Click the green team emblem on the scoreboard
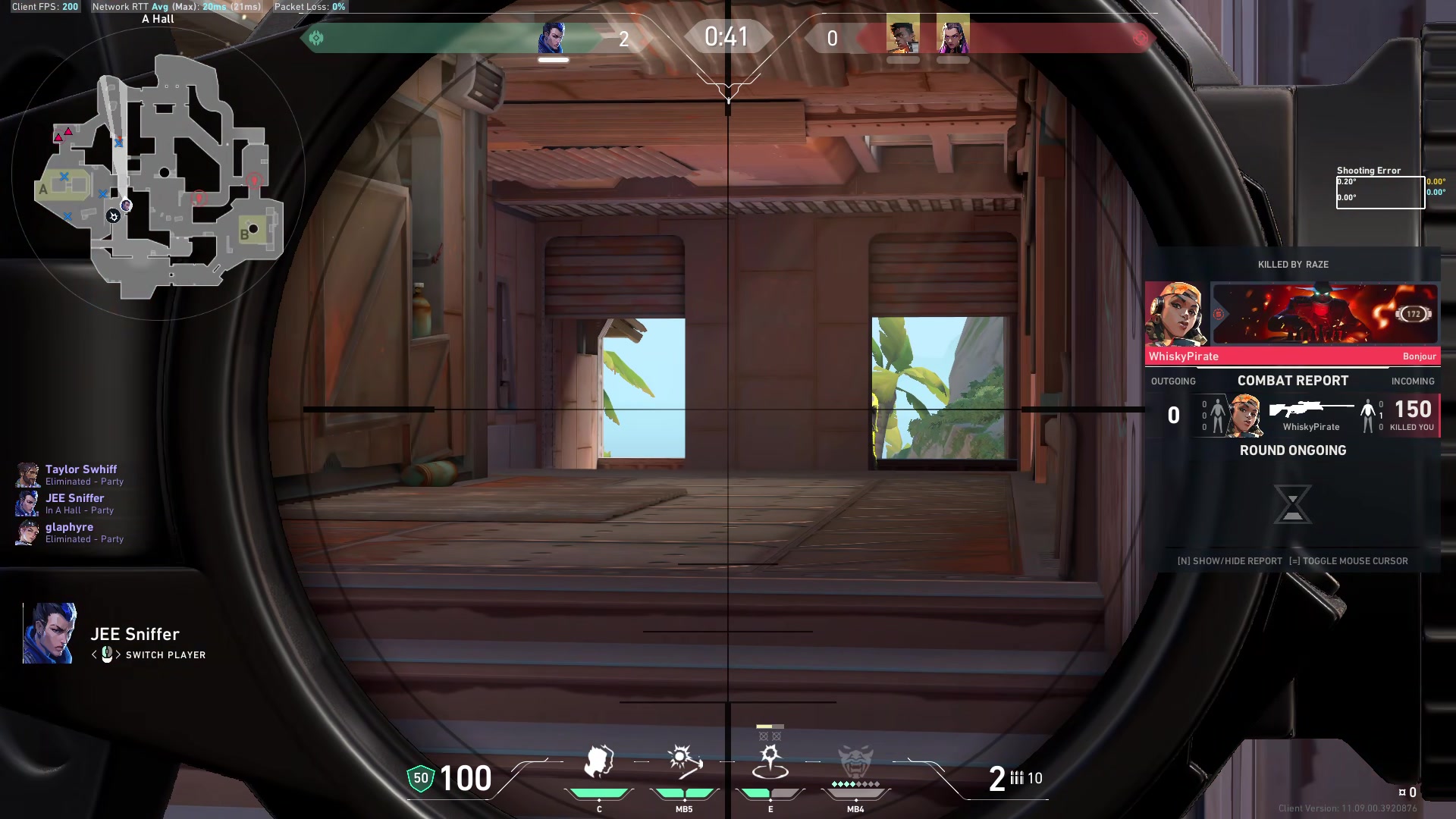1456x819 pixels. point(317,36)
